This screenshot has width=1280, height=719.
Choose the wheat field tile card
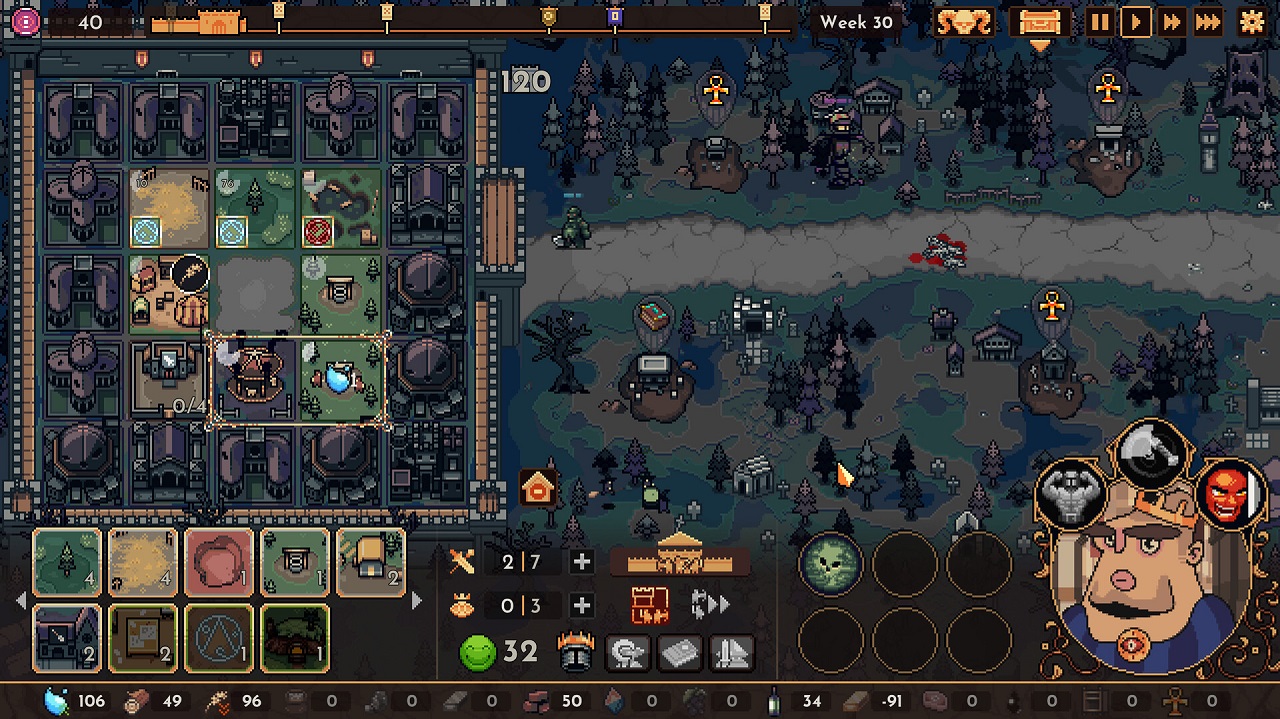pos(143,563)
